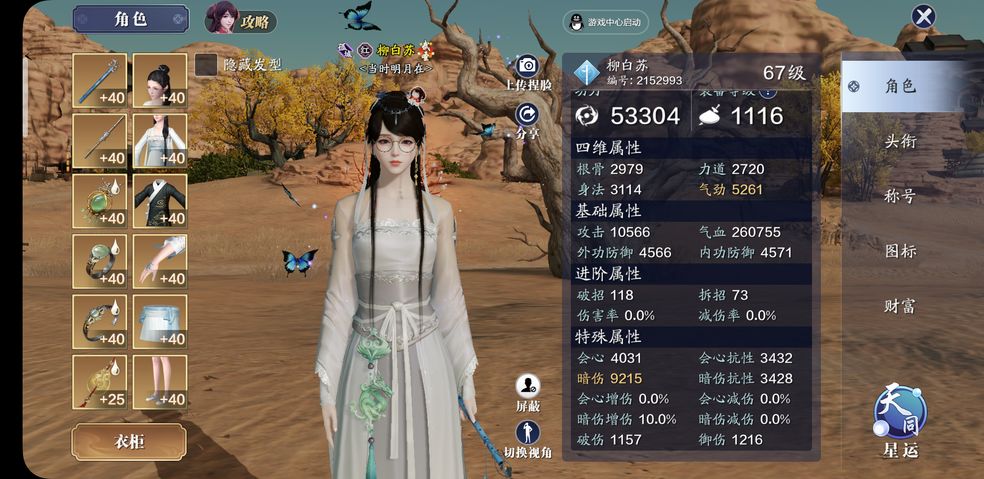984x479 pixels.
Task: Tap the 上传捏脸 camera icon
Action: pyautogui.click(x=528, y=68)
